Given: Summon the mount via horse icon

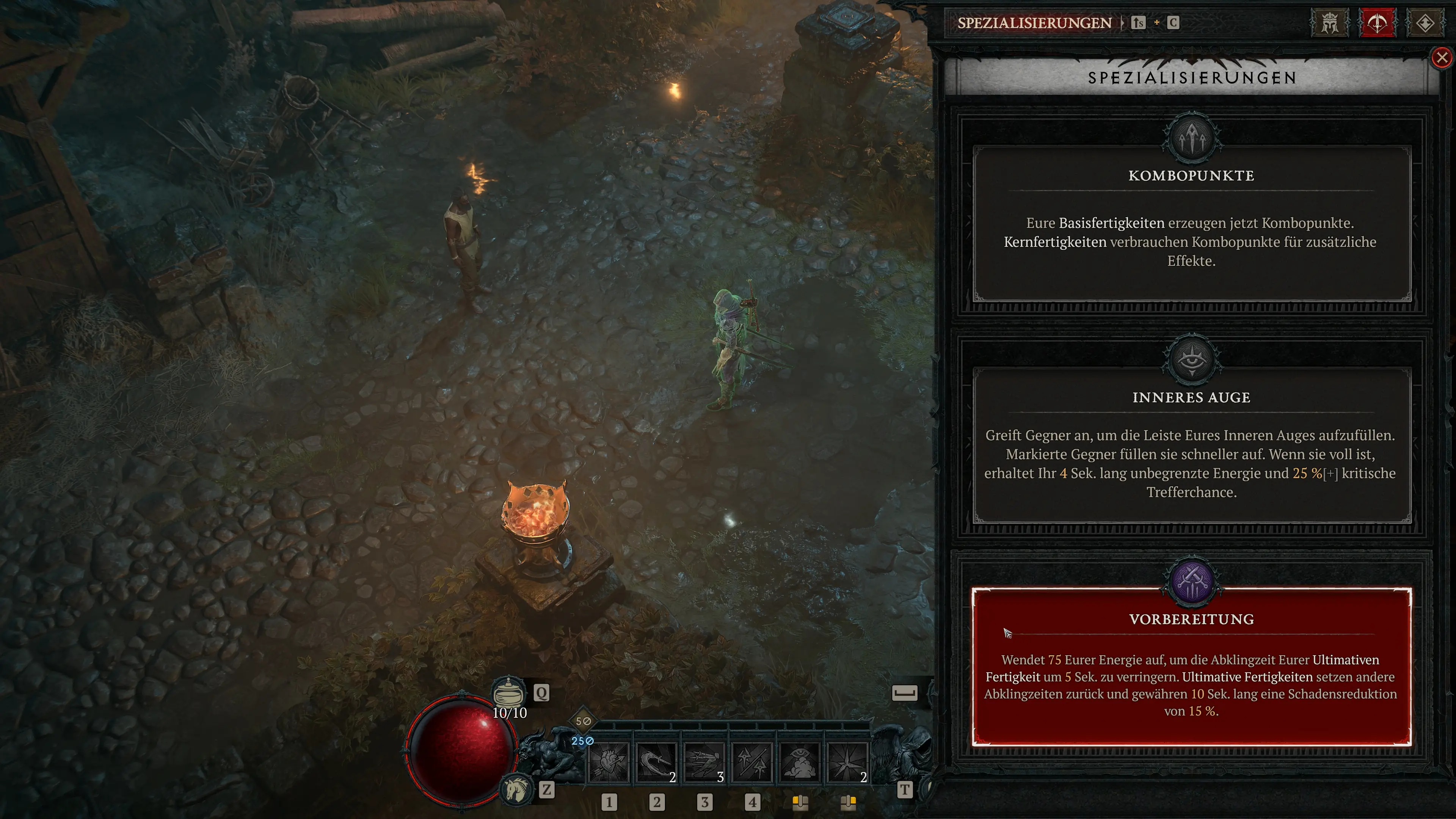Looking at the screenshot, I should (516, 789).
